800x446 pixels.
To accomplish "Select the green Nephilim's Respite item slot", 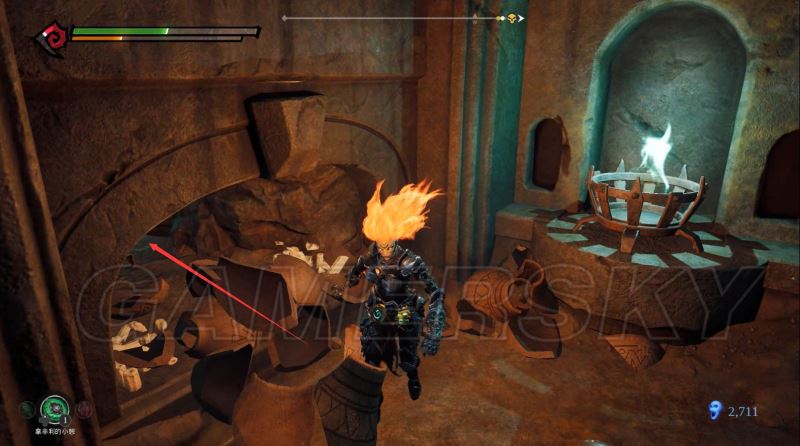I will [x=53, y=408].
